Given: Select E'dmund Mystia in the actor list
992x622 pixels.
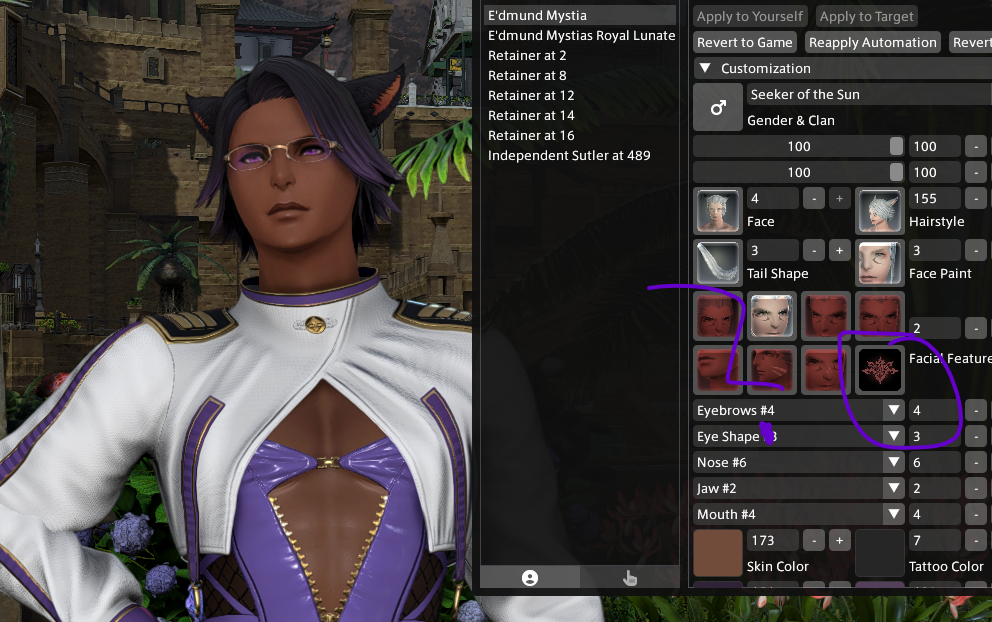Looking at the screenshot, I should [x=537, y=15].
